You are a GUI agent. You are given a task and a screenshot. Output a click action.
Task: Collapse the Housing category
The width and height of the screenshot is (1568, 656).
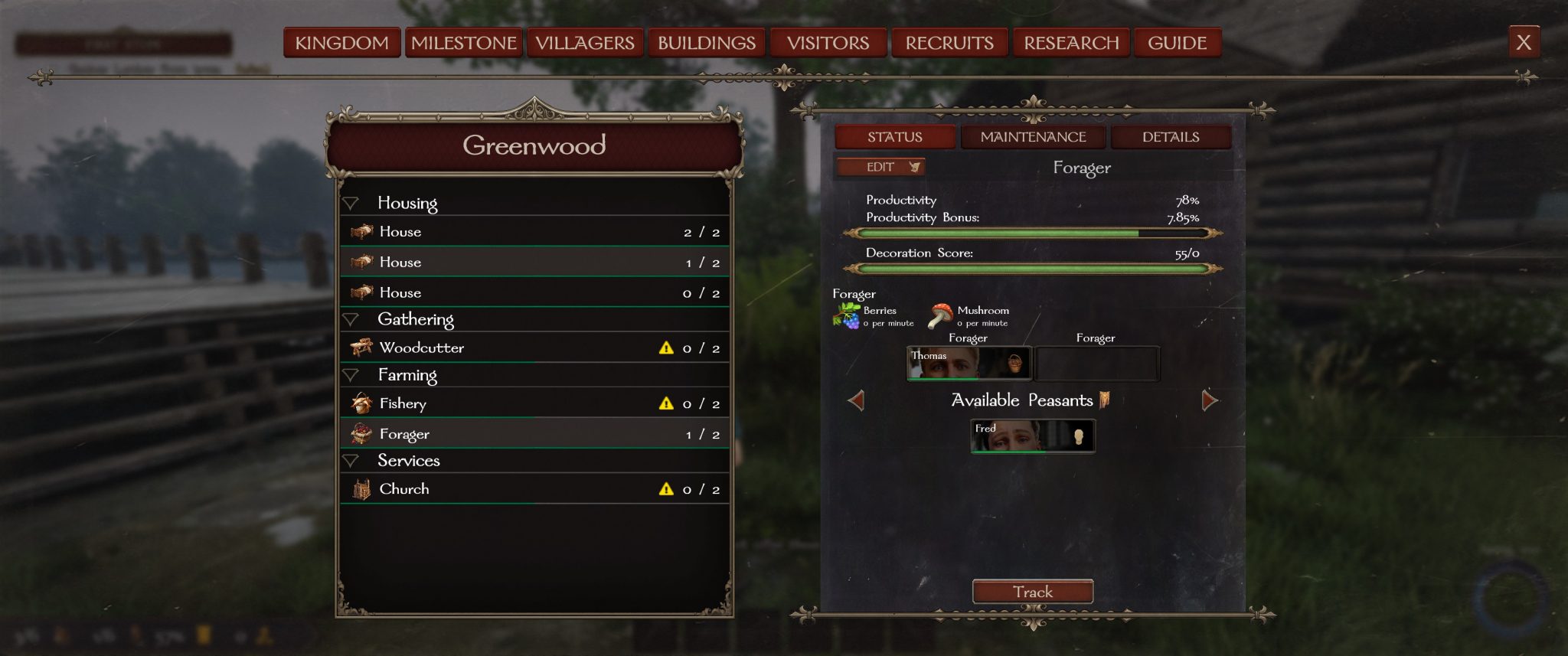coord(351,204)
